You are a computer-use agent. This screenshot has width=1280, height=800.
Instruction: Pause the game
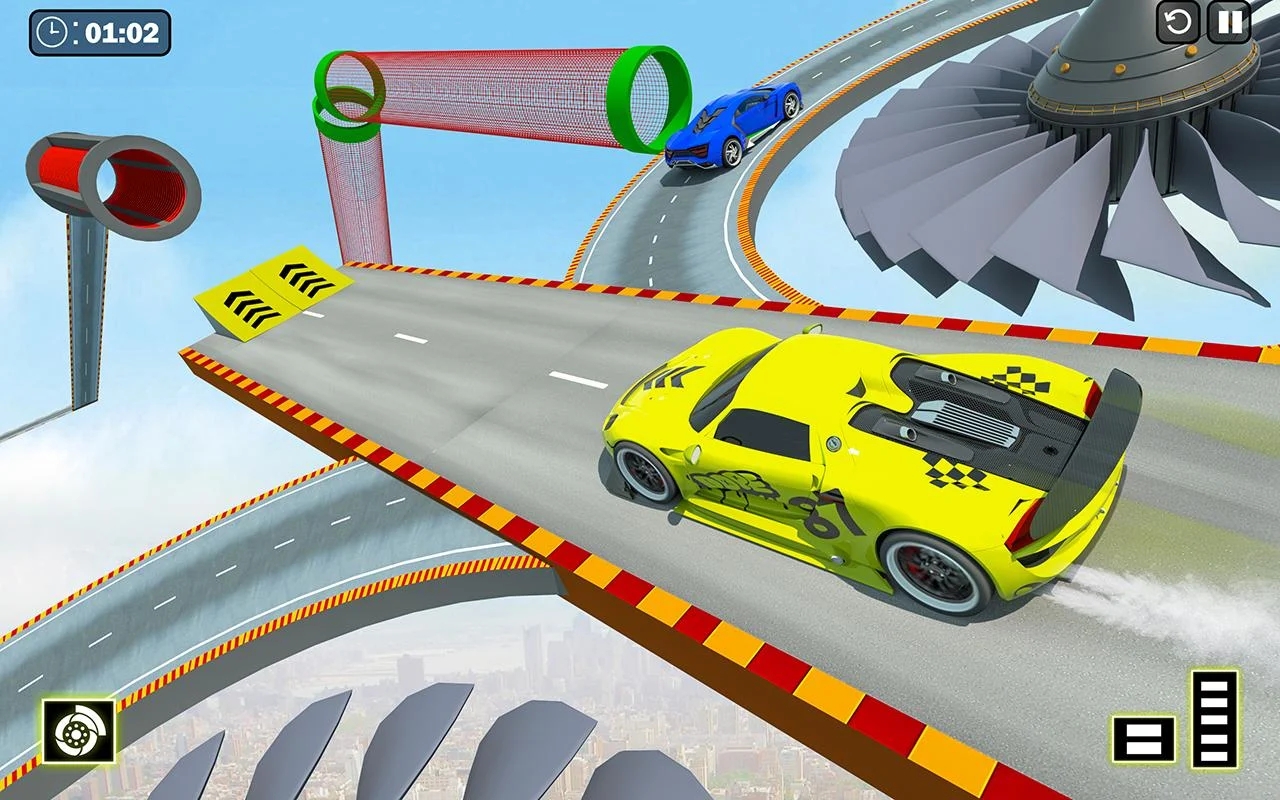coord(1229,22)
